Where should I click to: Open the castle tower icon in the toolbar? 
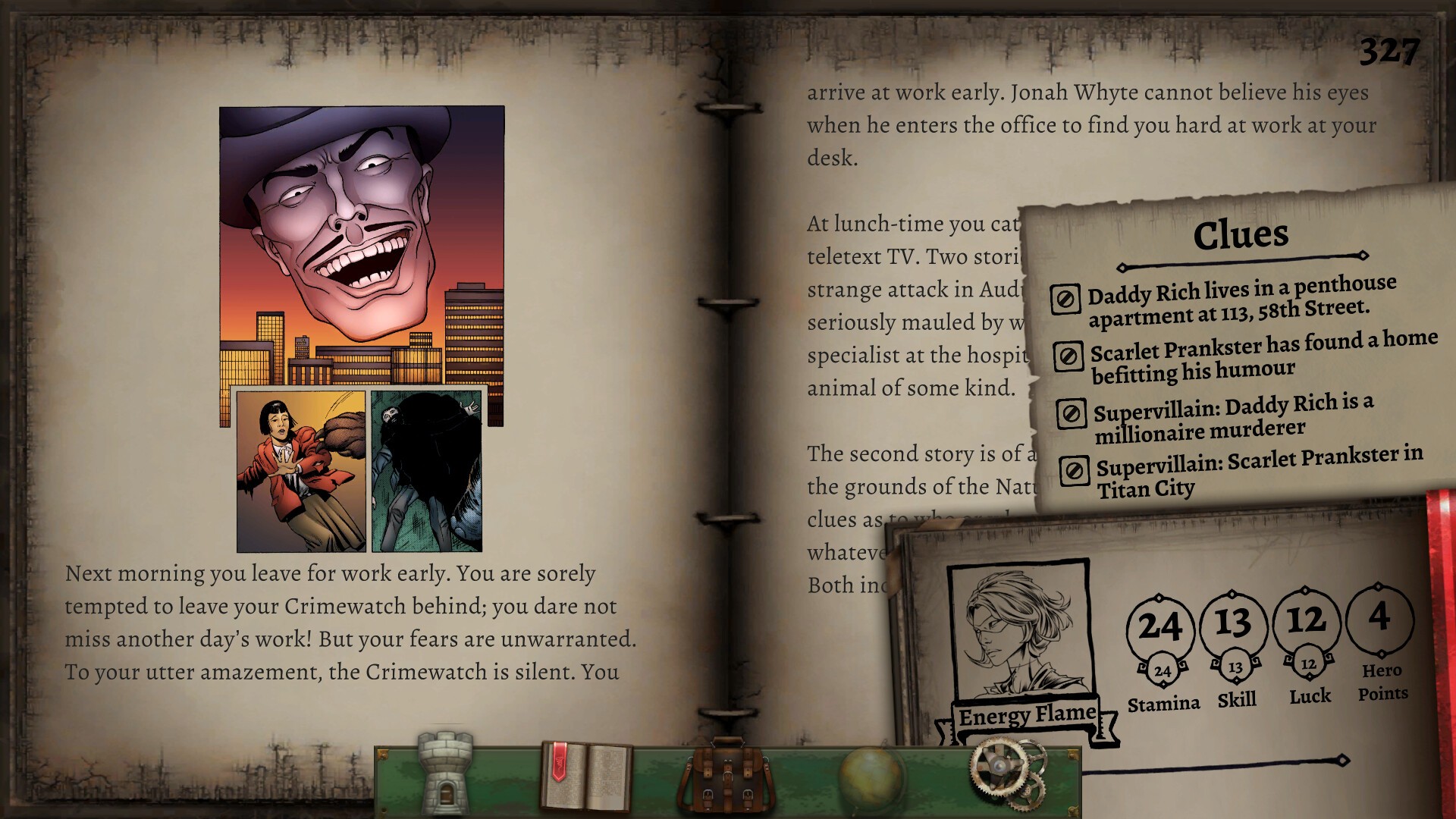click(x=445, y=773)
